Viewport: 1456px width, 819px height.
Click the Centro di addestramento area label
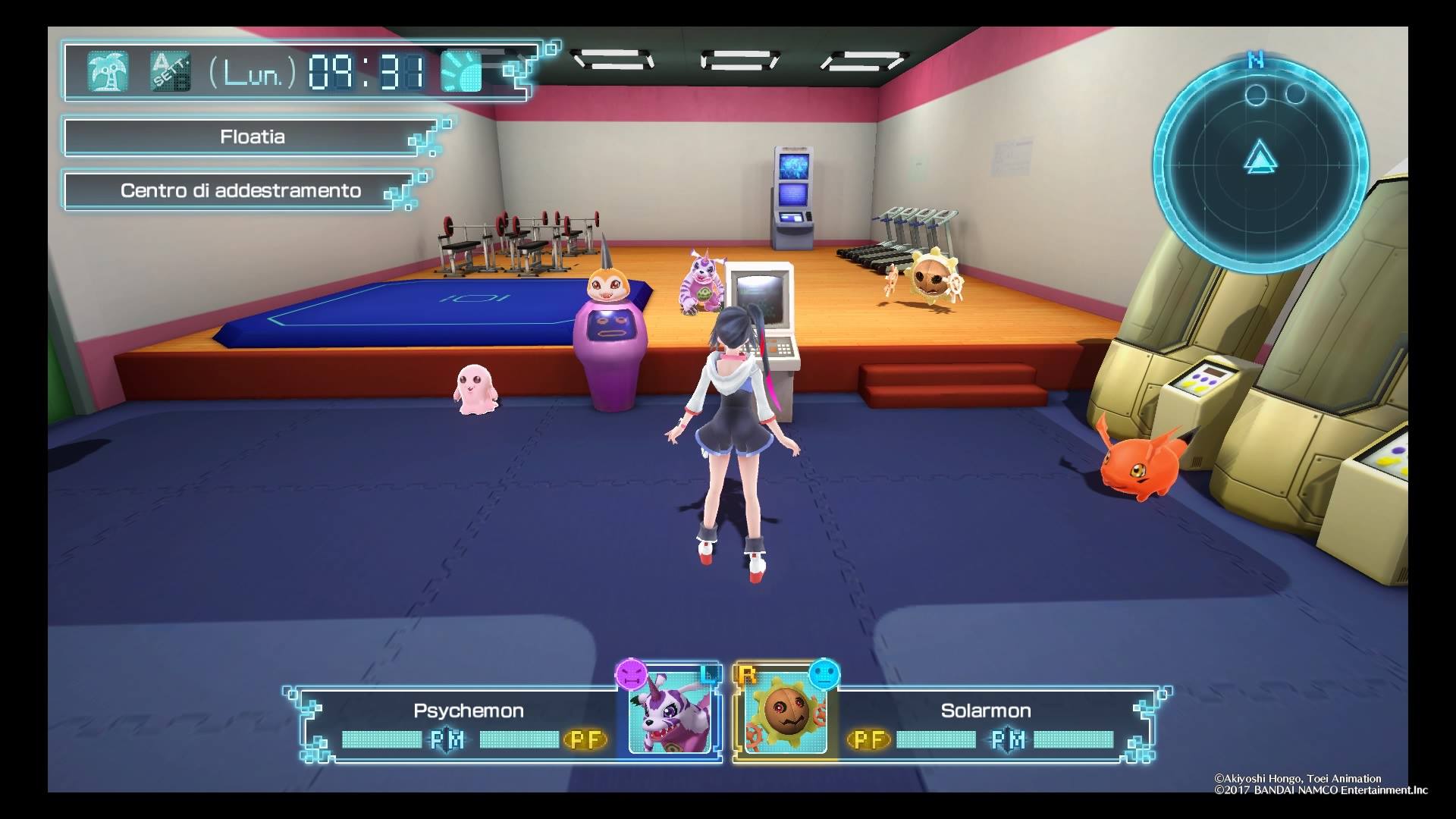pyautogui.click(x=240, y=190)
